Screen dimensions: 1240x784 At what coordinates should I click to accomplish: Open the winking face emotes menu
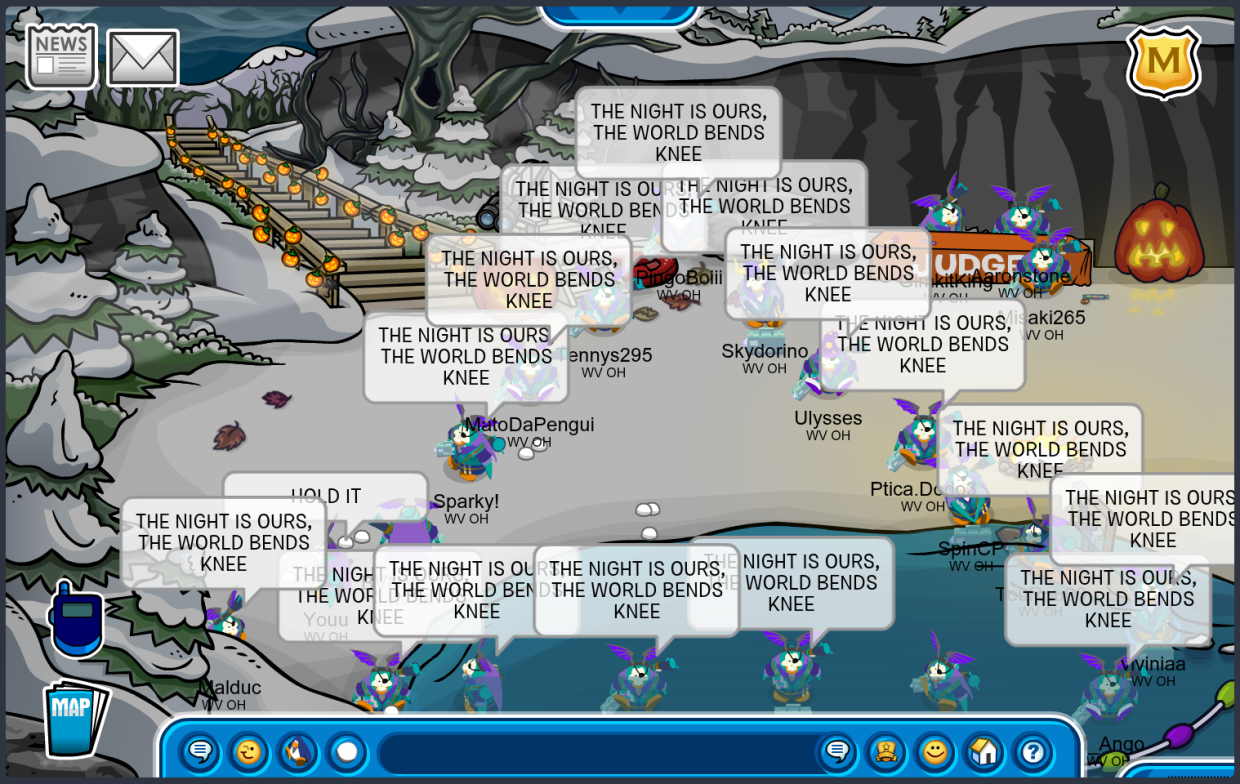tap(248, 751)
